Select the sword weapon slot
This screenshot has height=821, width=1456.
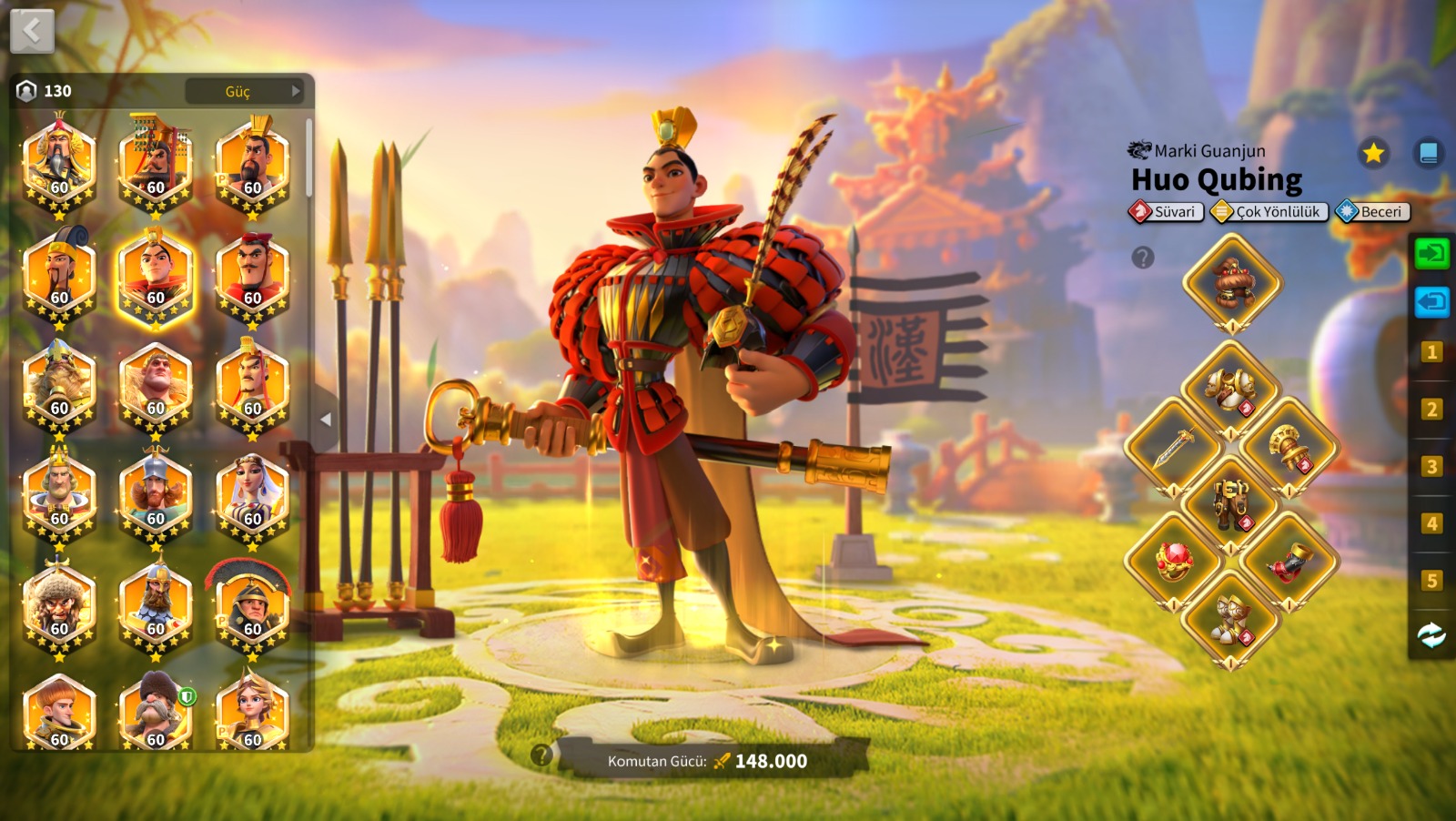(1174, 447)
